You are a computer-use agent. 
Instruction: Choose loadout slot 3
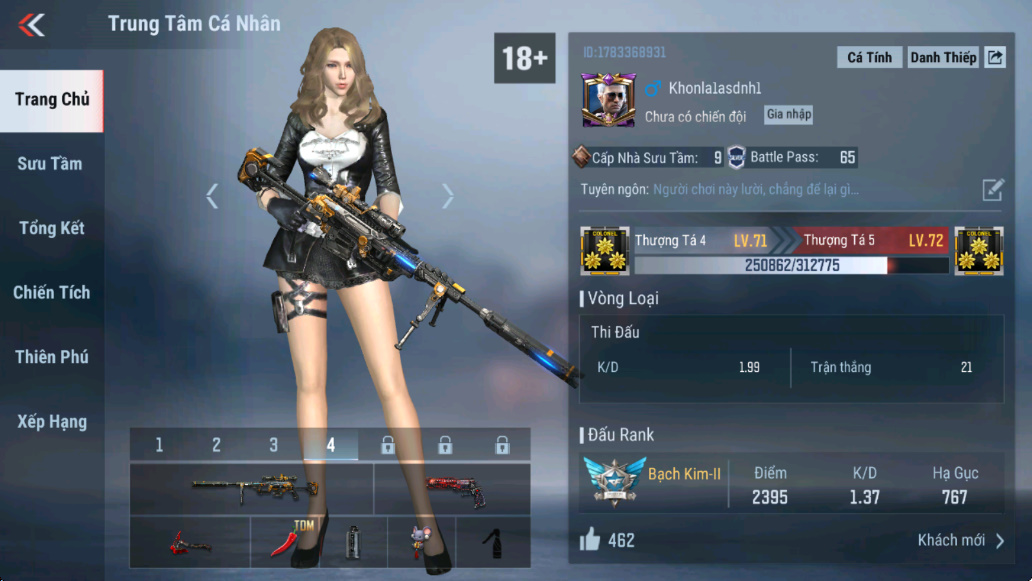click(x=273, y=445)
